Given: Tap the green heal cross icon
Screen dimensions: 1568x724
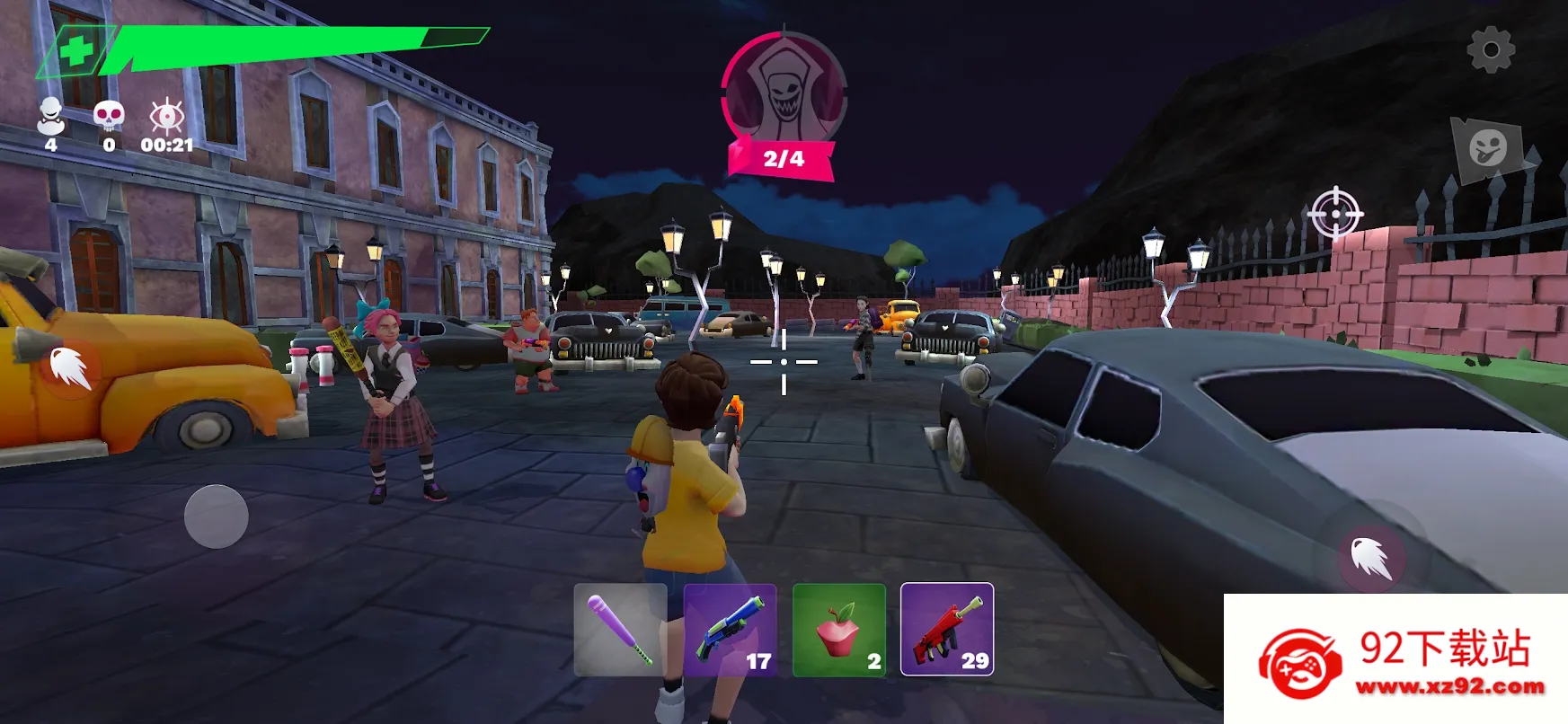Looking at the screenshot, I should pos(76,50).
